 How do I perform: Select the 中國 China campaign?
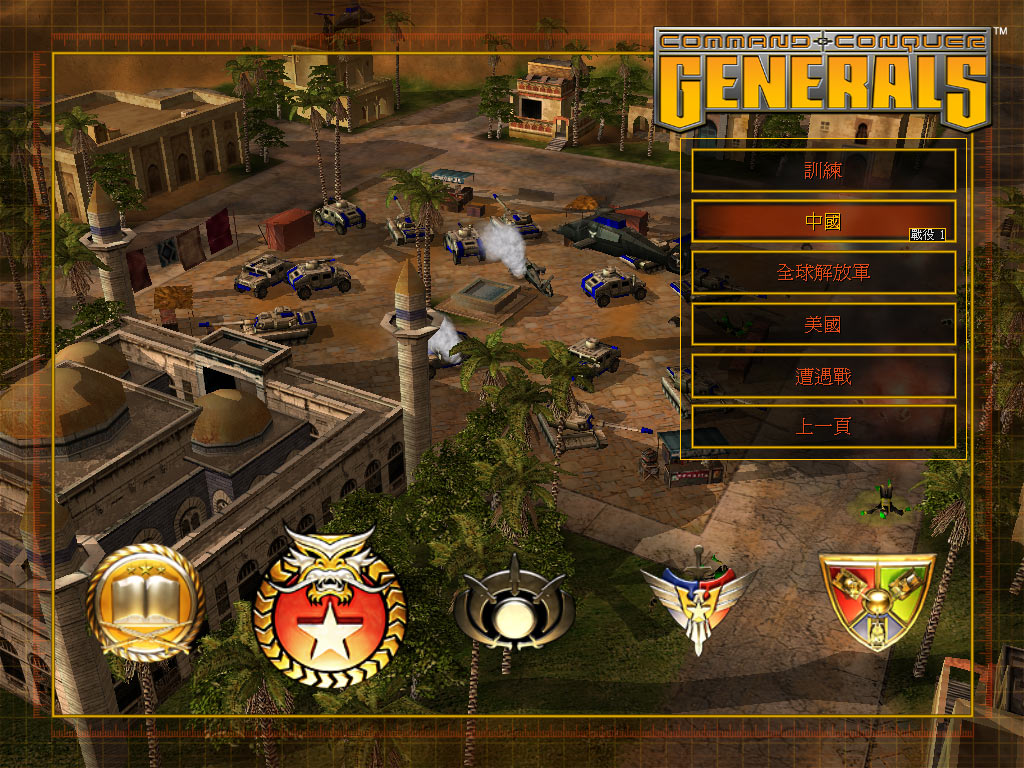[823, 221]
